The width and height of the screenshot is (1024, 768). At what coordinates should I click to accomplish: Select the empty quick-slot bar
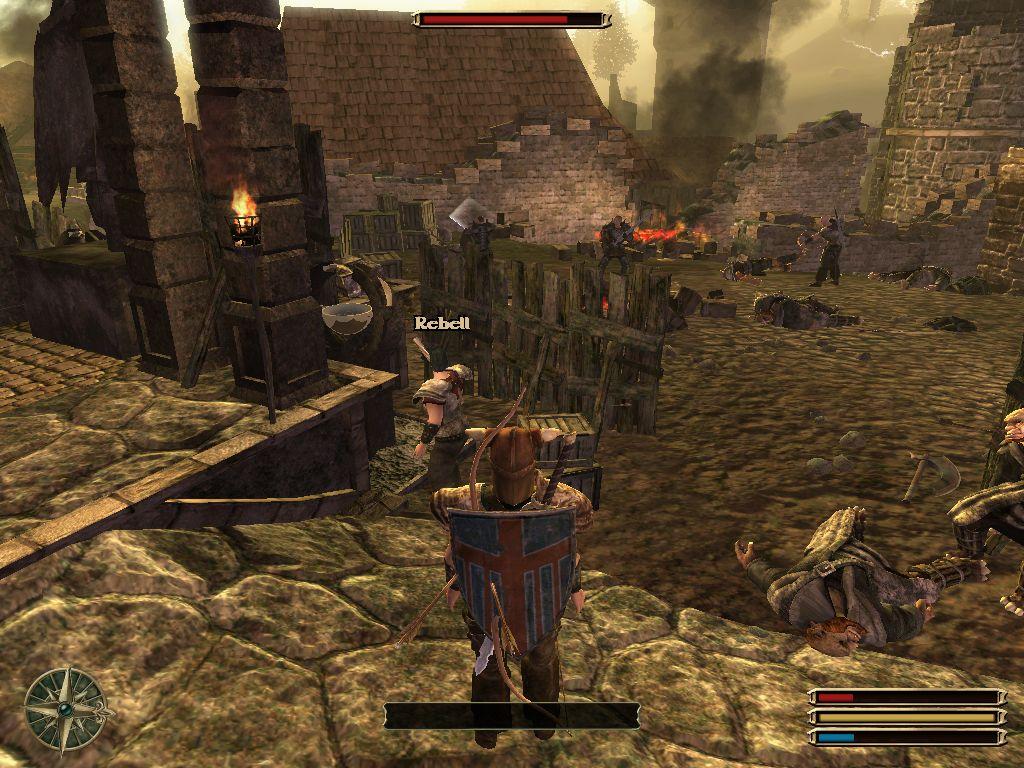511,715
